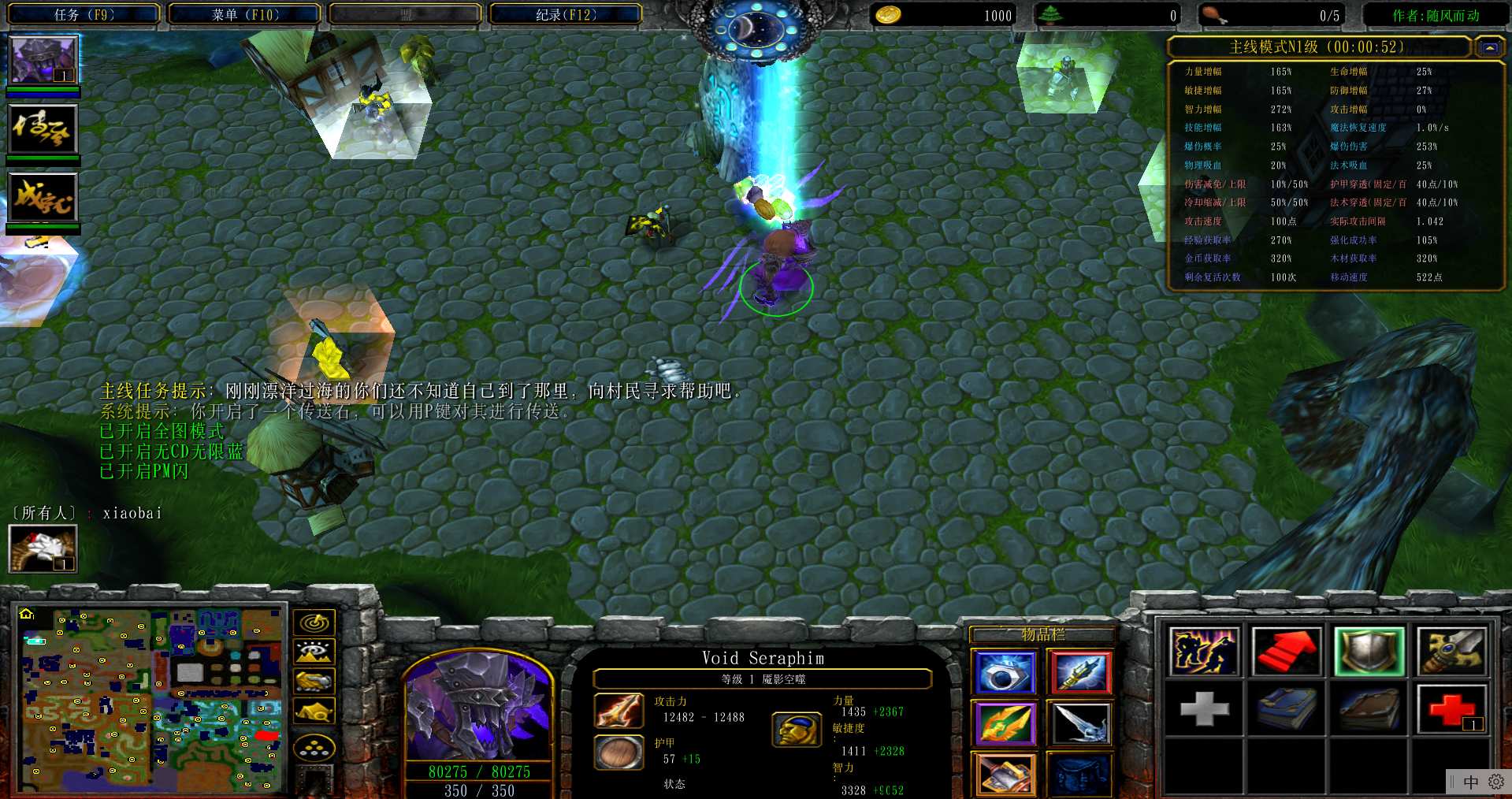Select the golden wing inventory item
Viewport: 1512px width, 799px height.
pos(1004,723)
